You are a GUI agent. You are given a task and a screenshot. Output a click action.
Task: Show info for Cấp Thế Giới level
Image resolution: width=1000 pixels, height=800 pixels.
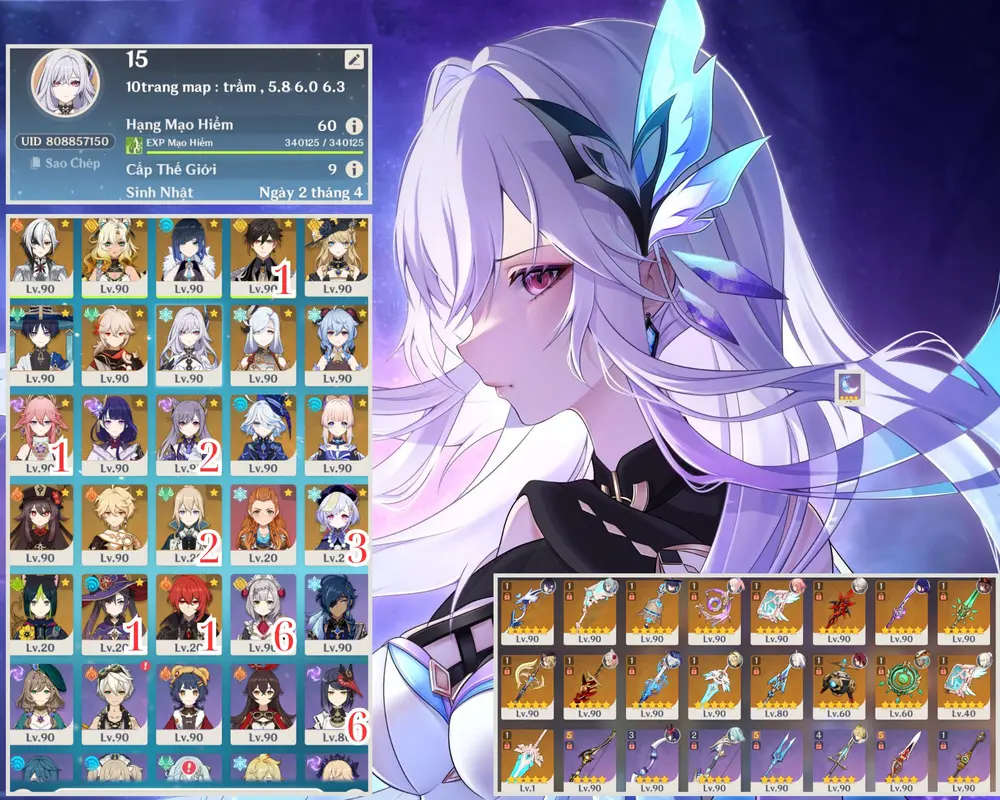[x=353, y=170]
